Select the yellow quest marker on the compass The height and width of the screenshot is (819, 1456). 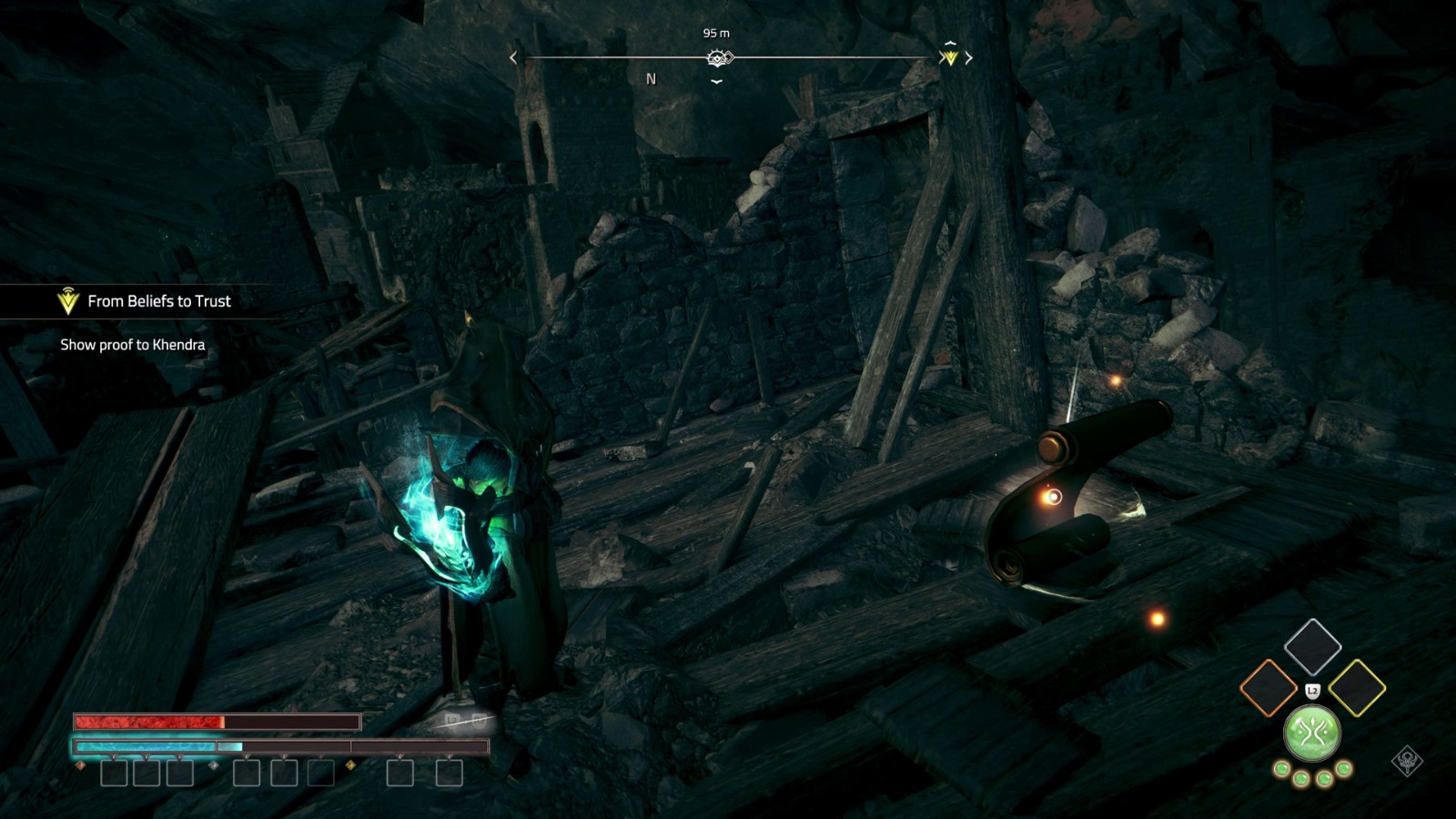[950, 57]
